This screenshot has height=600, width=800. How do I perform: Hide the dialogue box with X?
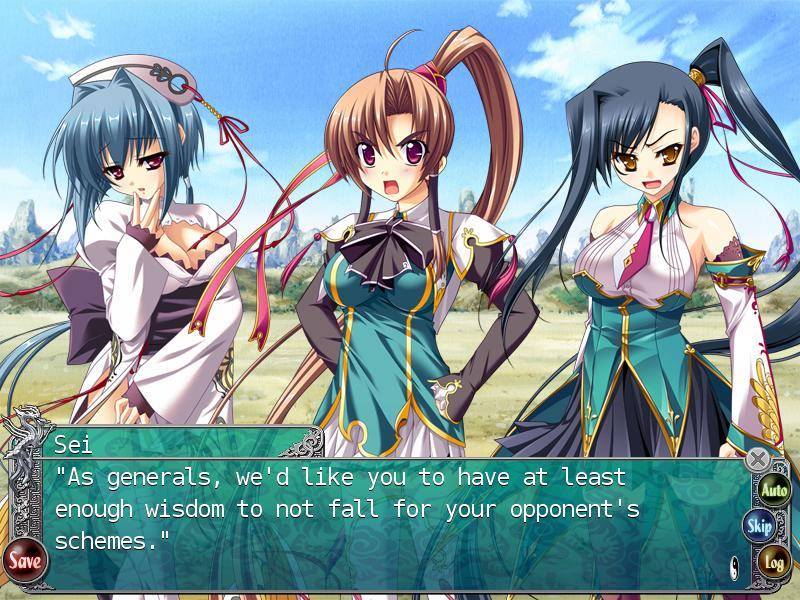(759, 459)
